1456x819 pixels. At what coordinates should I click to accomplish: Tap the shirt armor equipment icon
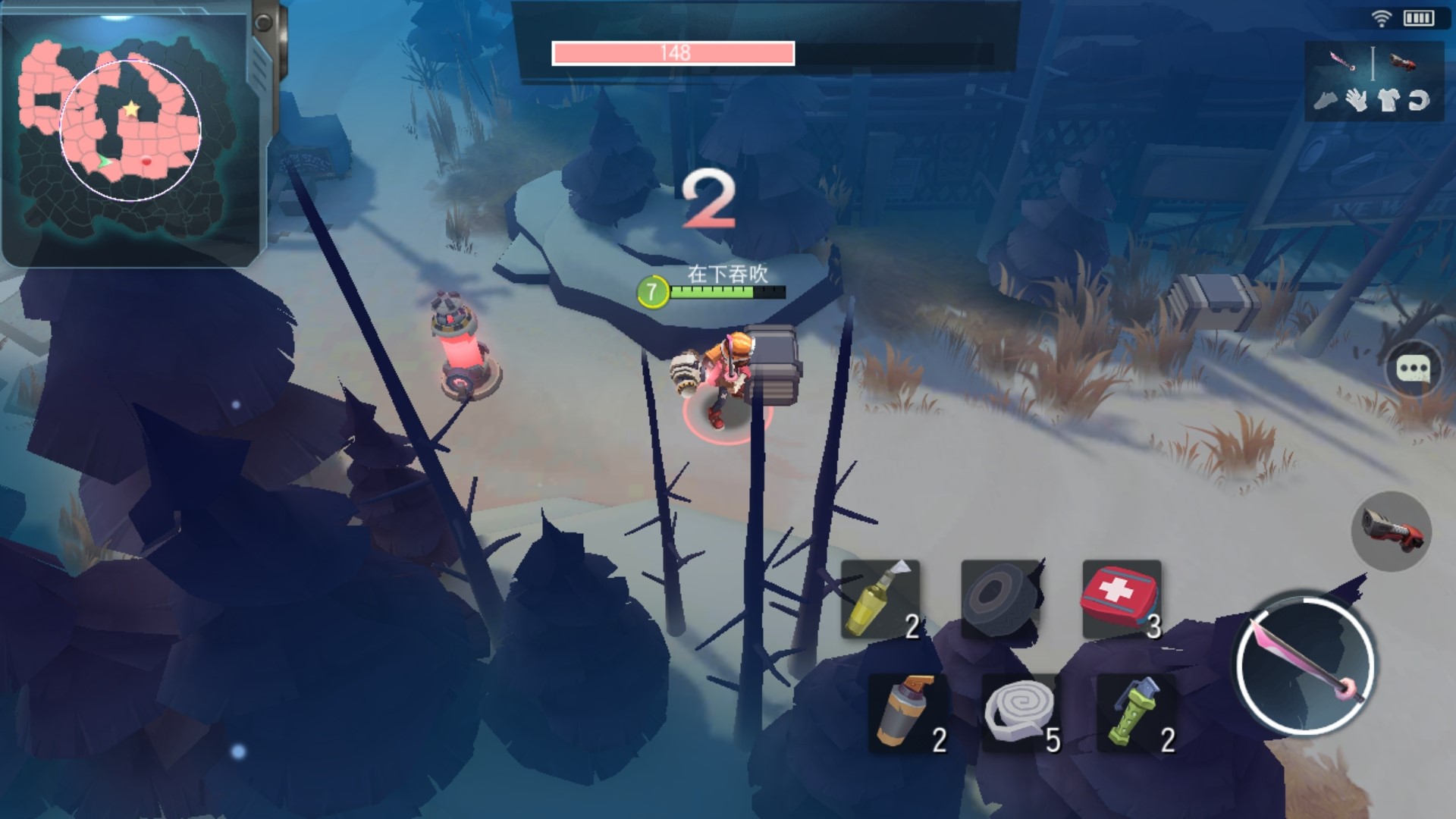tap(1388, 99)
